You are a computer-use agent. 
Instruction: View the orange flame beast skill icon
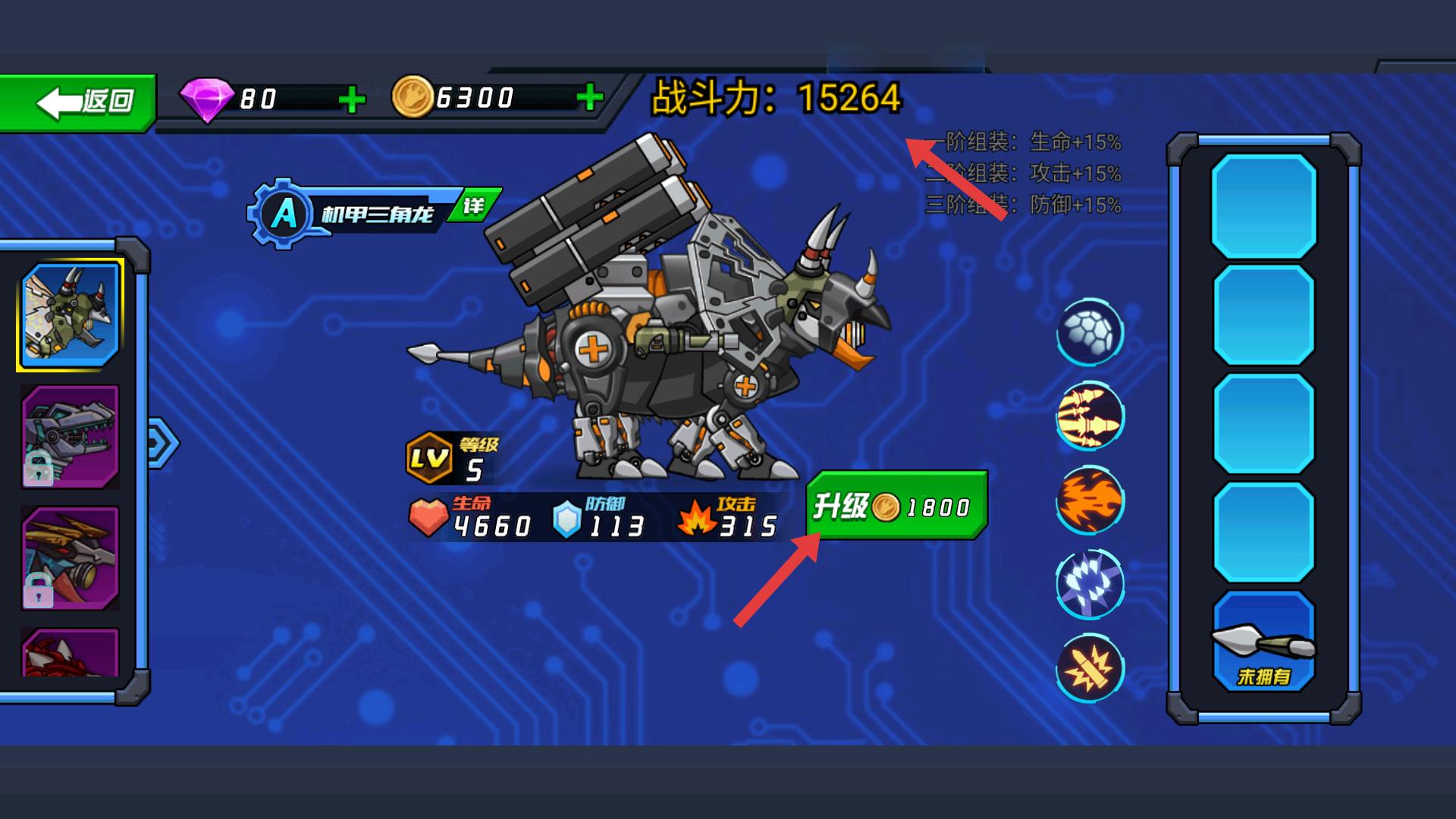(x=1090, y=500)
